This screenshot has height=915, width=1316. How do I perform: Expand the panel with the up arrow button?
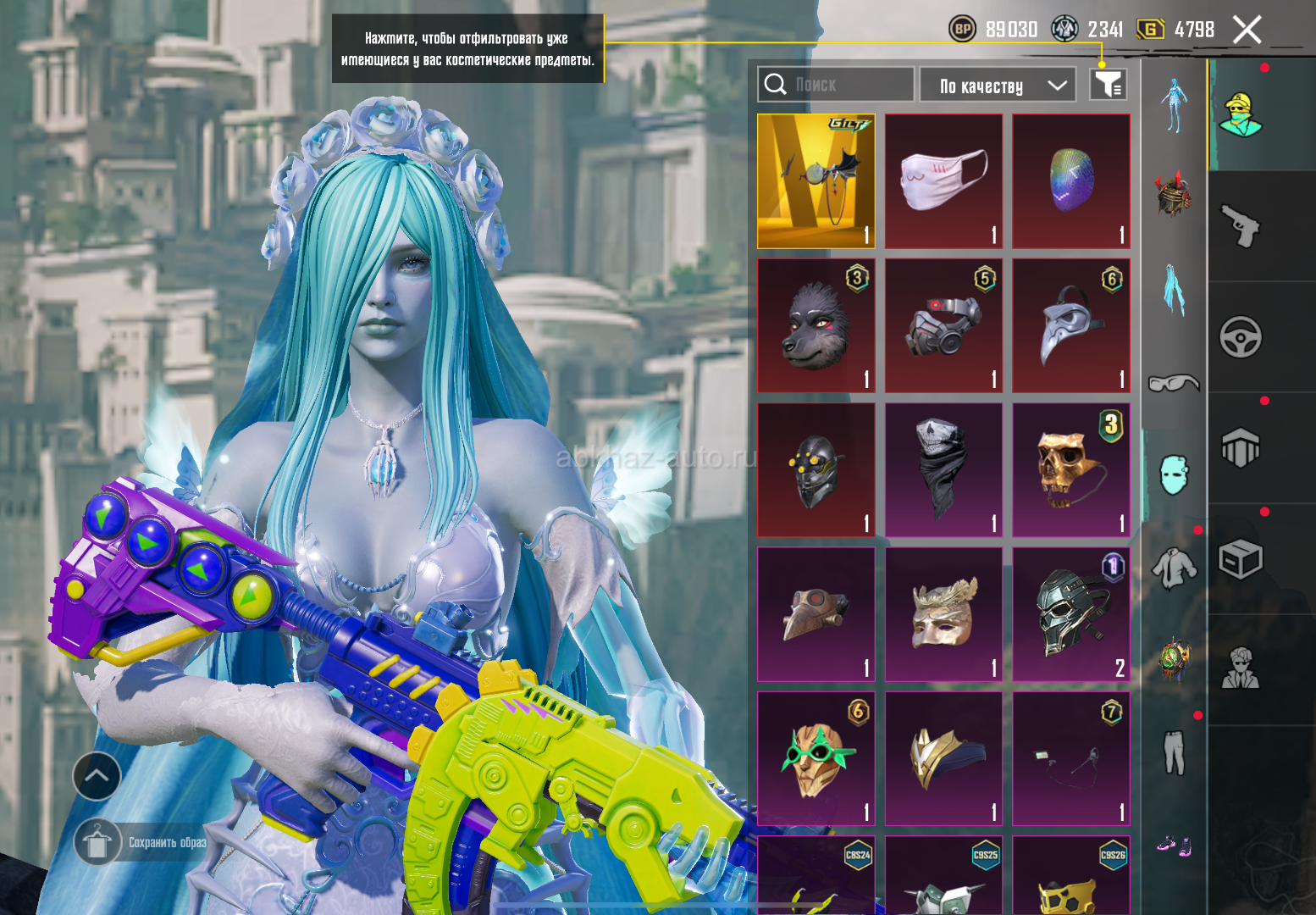[97, 775]
